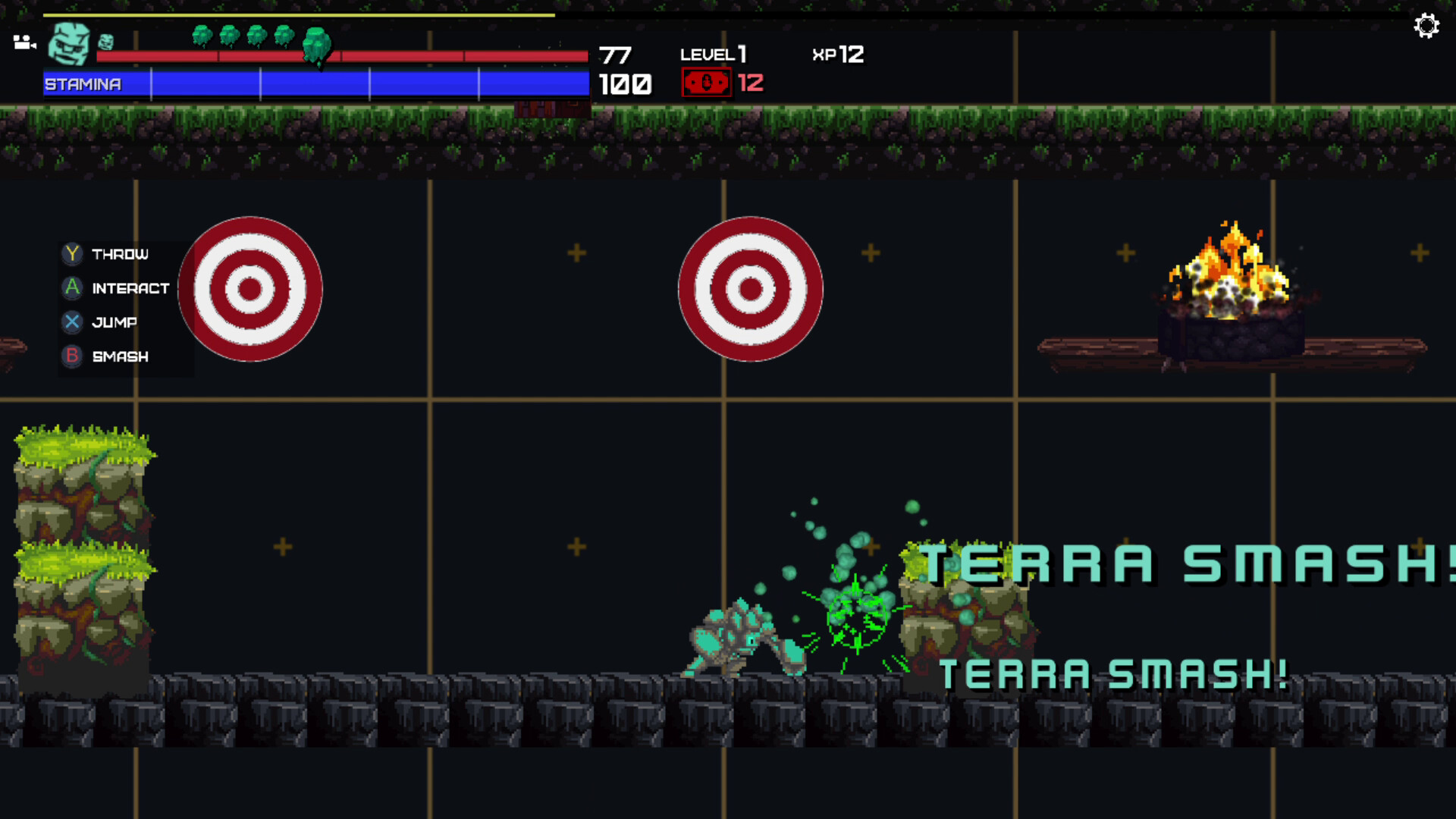Select the money count showing 12
Image resolution: width=1456 pixels, height=819 pixels.
pyautogui.click(x=752, y=83)
